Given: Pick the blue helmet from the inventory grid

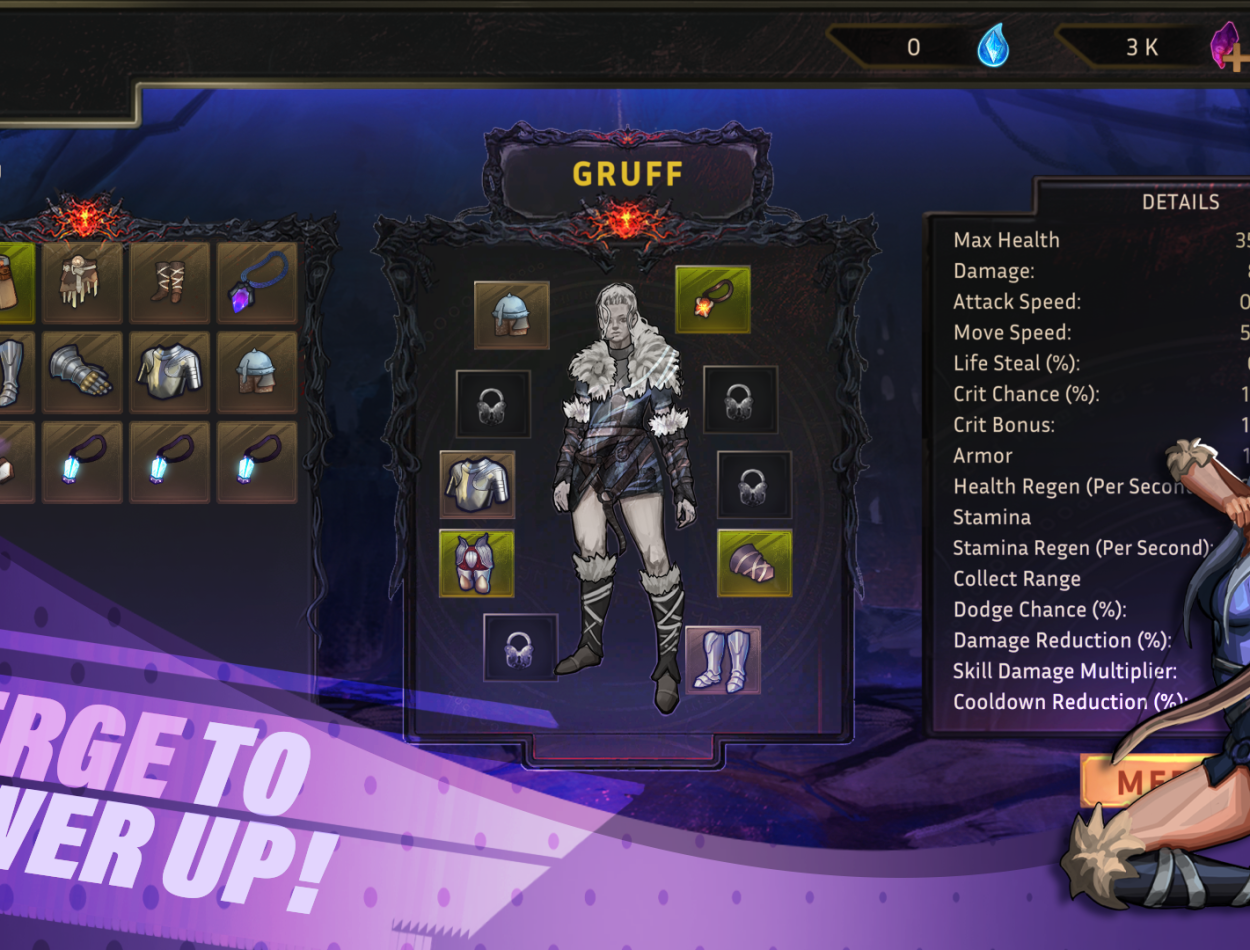Looking at the screenshot, I should 257,373.
